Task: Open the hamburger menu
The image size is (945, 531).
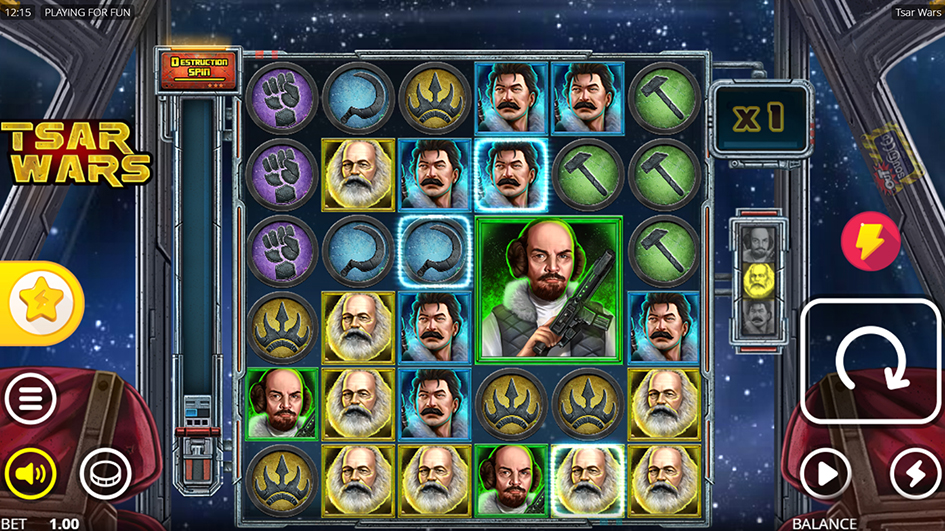Action: 30,402
